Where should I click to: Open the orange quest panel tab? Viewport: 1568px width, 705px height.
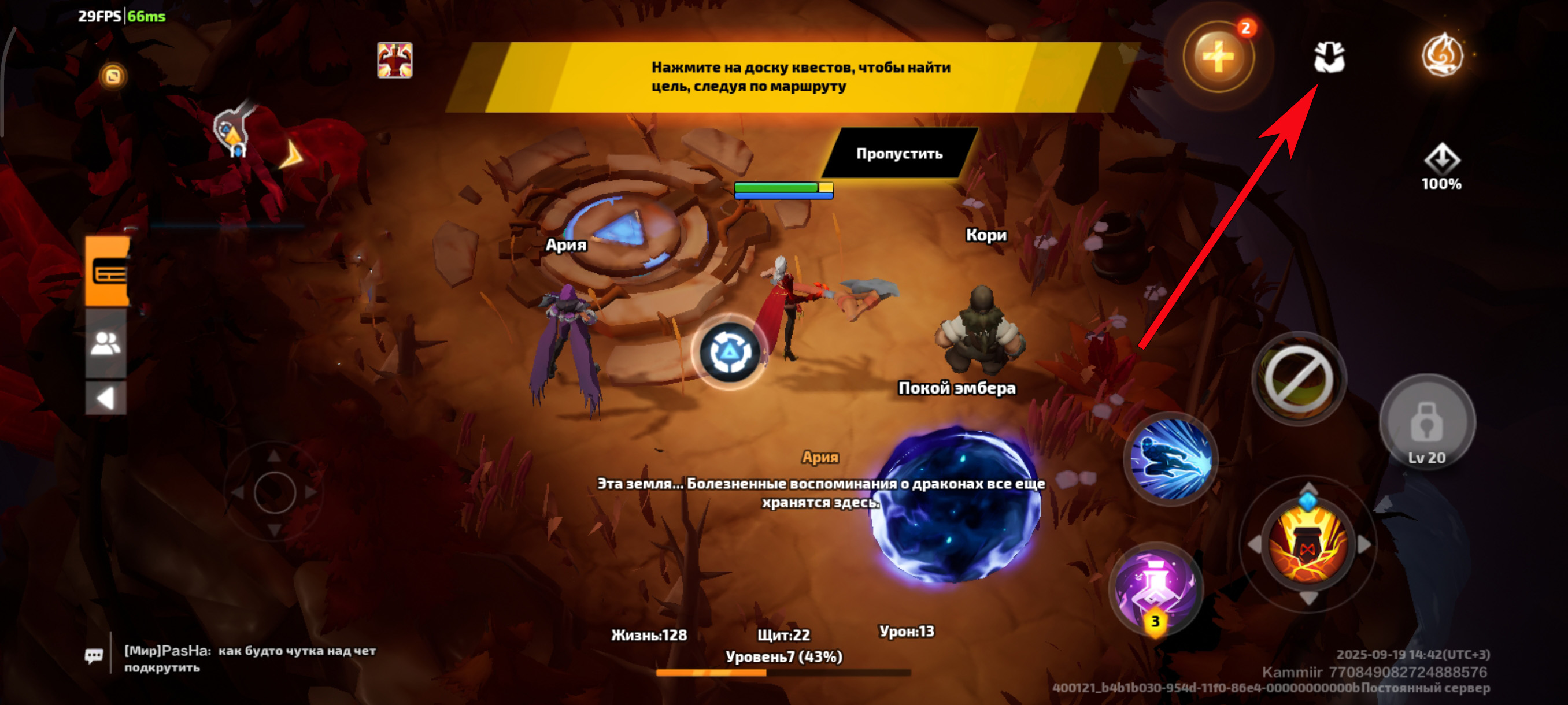108,271
